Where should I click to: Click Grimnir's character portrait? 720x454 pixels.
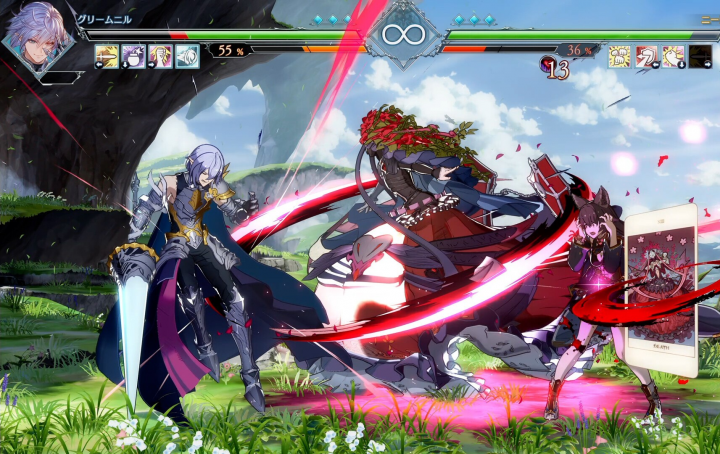pyautogui.click(x=36, y=40)
